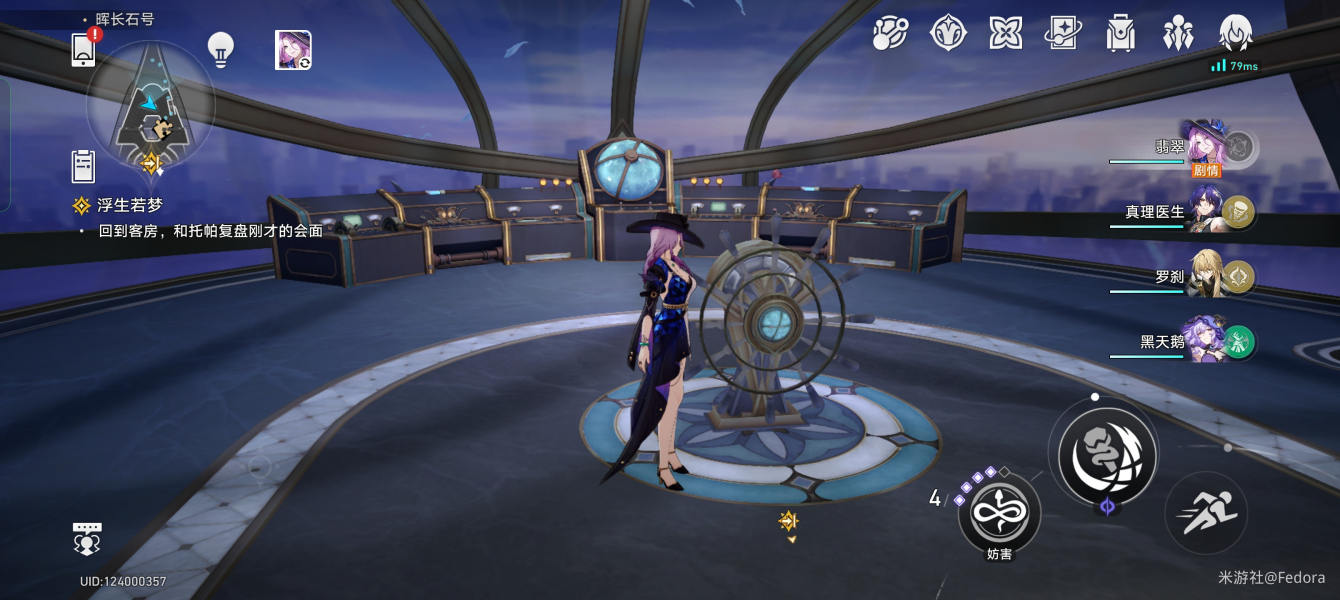The width and height of the screenshot is (1340, 600).
Task: Click the Jade character switch portrait
Action: coord(293,50)
